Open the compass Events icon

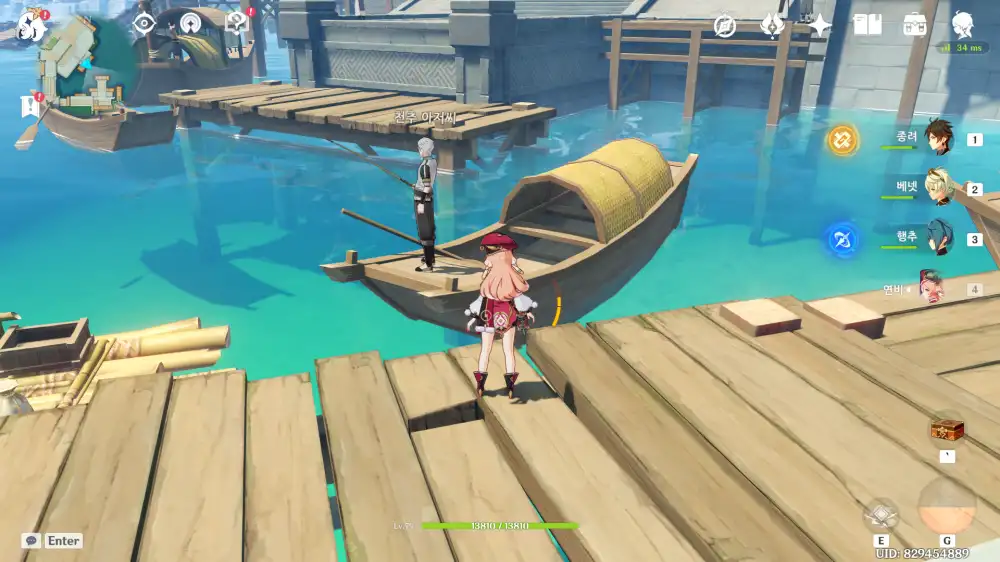726,25
